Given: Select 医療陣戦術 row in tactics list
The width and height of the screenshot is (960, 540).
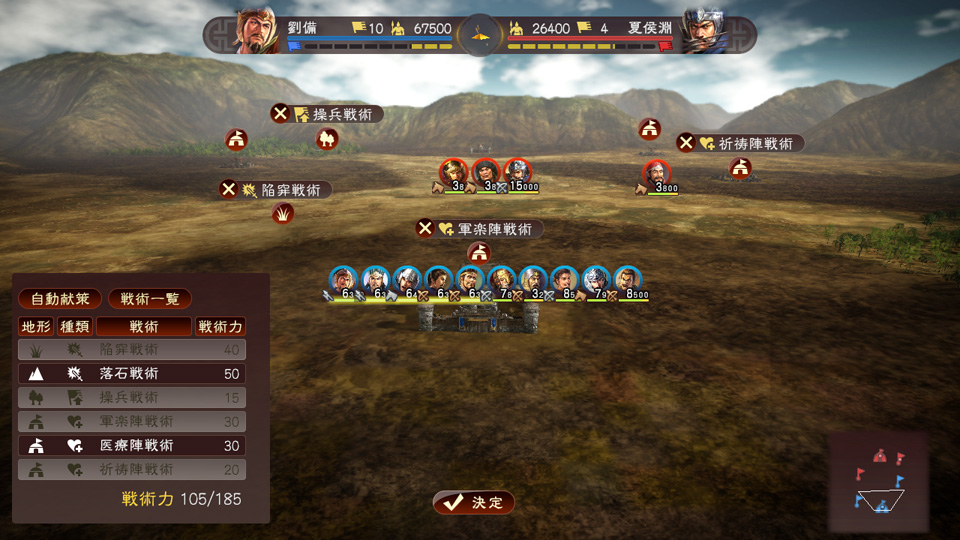Looking at the screenshot, I should (x=132, y=446).
